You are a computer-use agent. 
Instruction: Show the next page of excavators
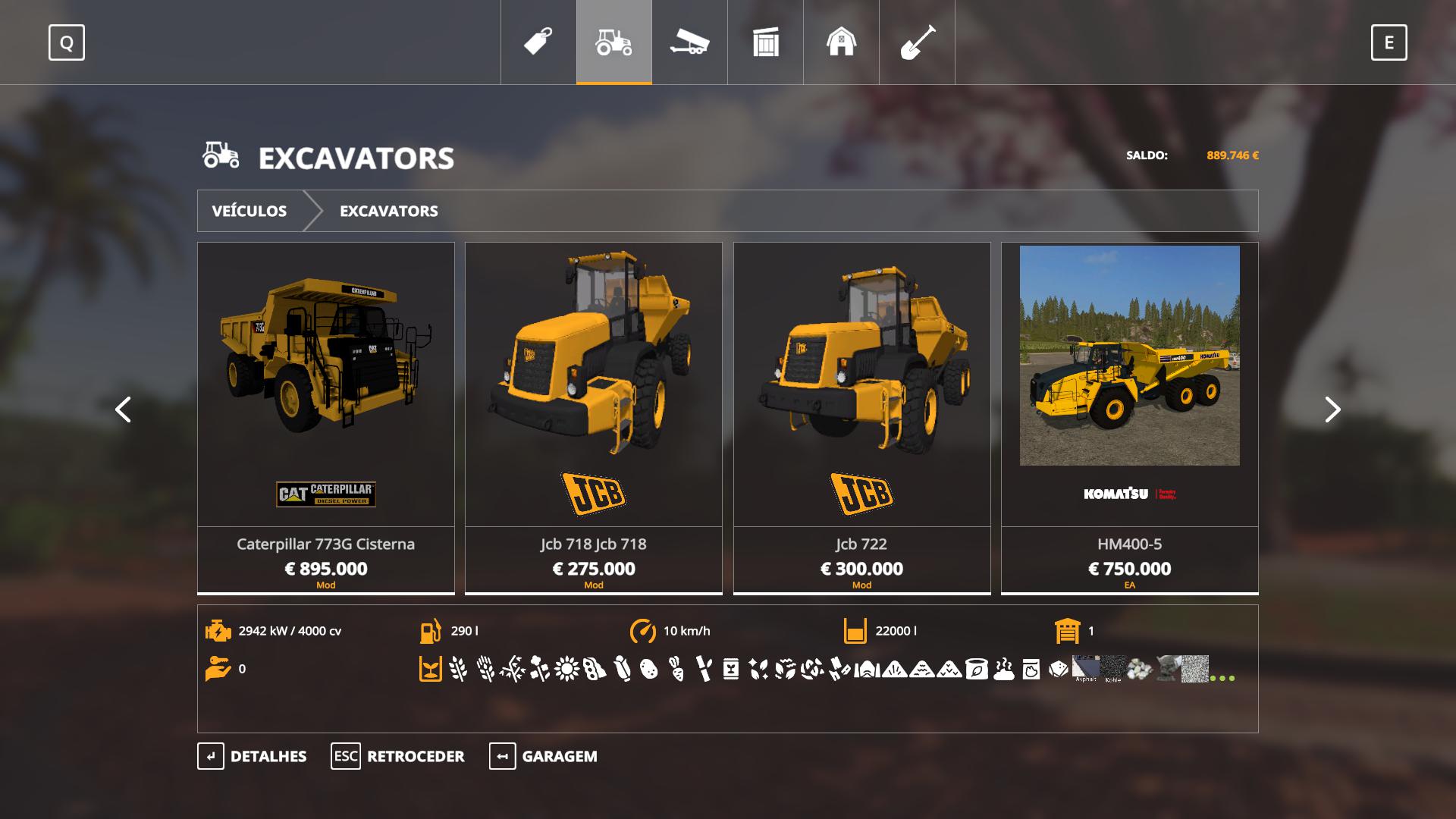(1332, 409)
